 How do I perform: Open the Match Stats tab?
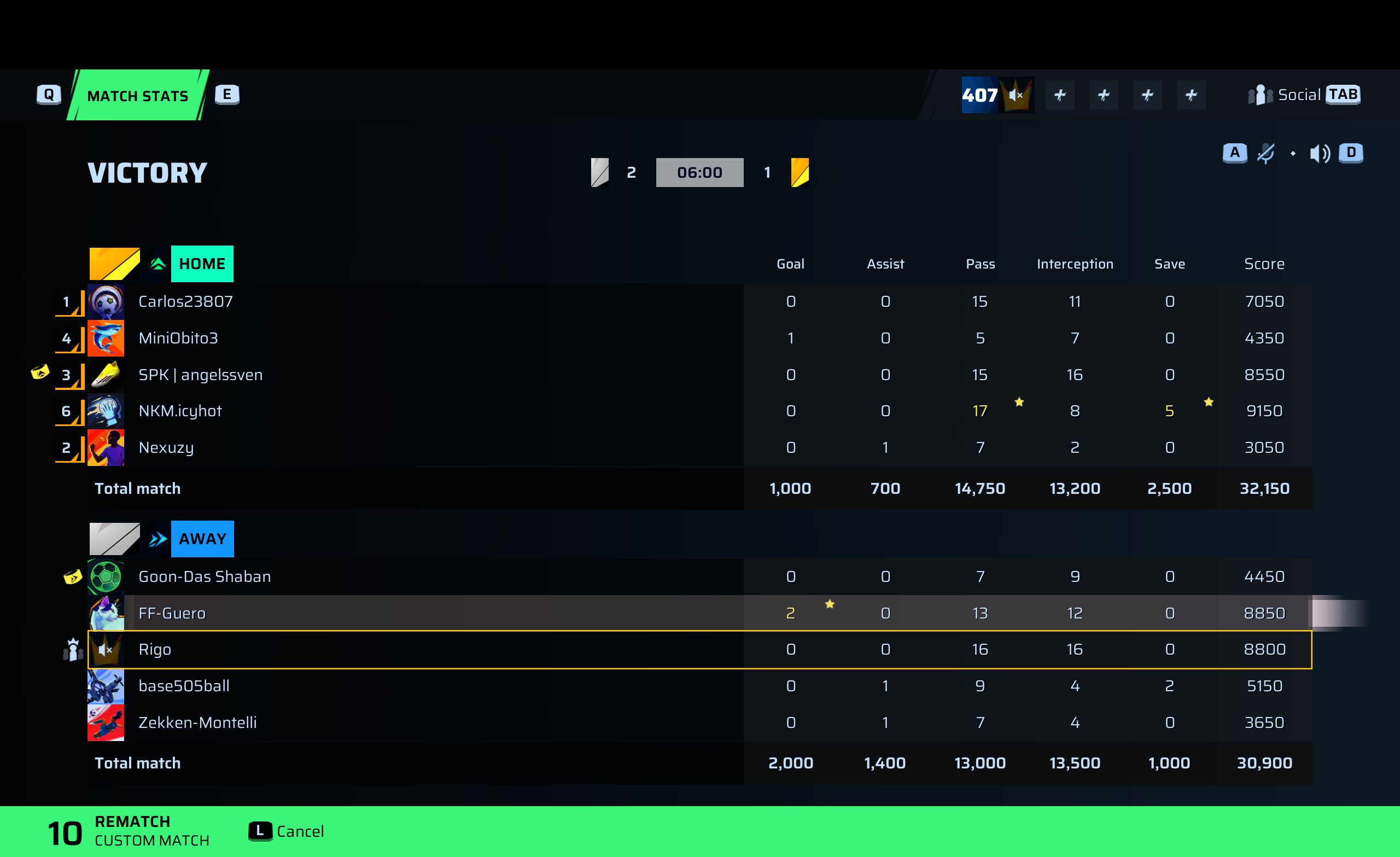137,96
